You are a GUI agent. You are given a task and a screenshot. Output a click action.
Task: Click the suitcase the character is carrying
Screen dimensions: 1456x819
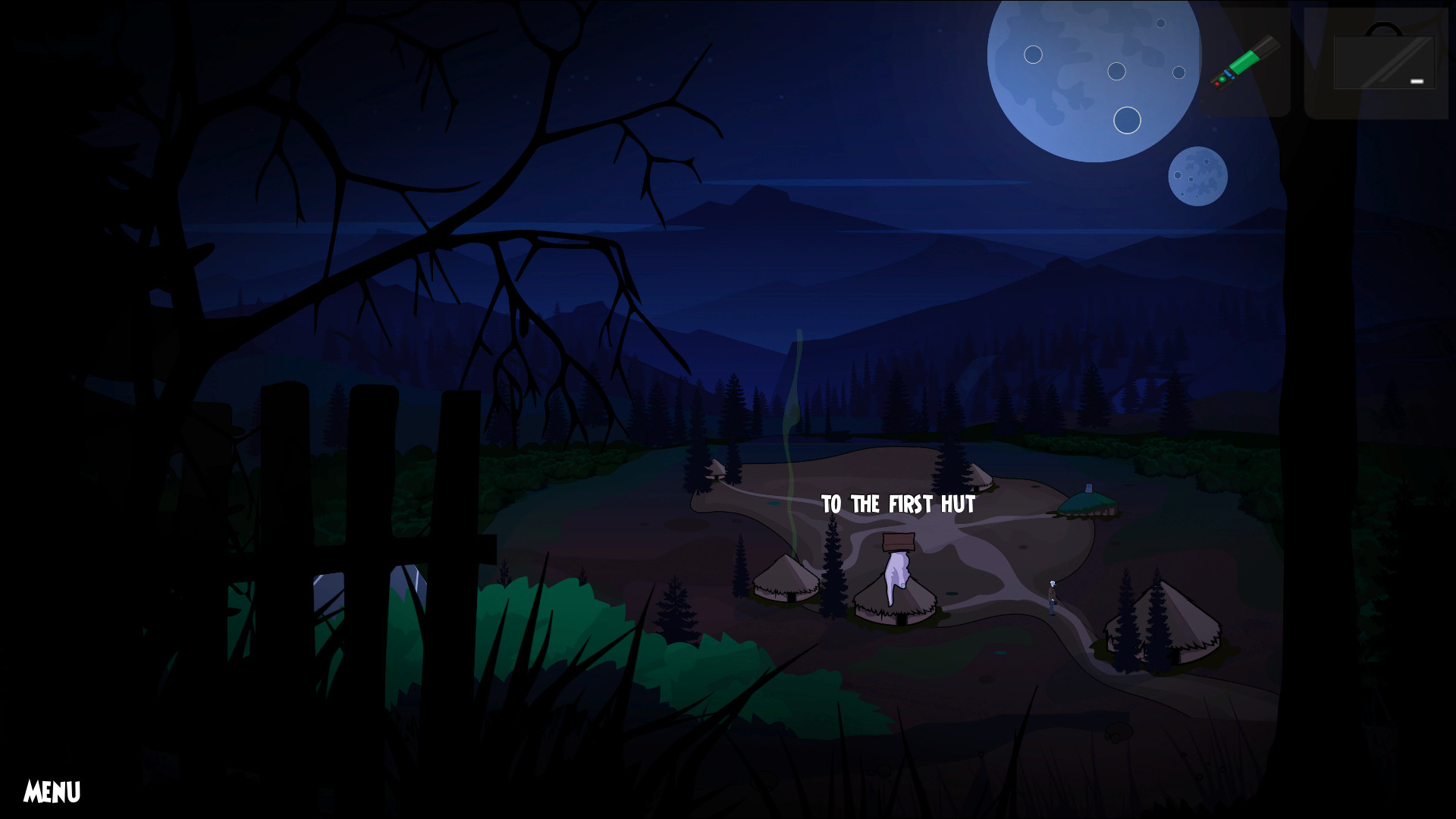click(x=1055, y=604)
